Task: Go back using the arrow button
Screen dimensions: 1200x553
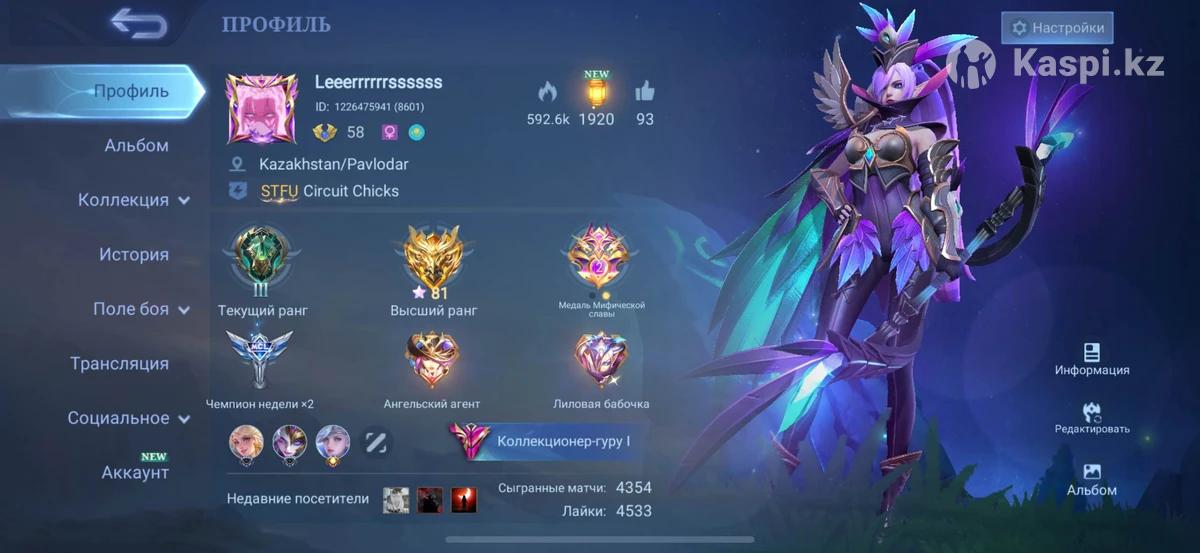Action: pos(138,23)
